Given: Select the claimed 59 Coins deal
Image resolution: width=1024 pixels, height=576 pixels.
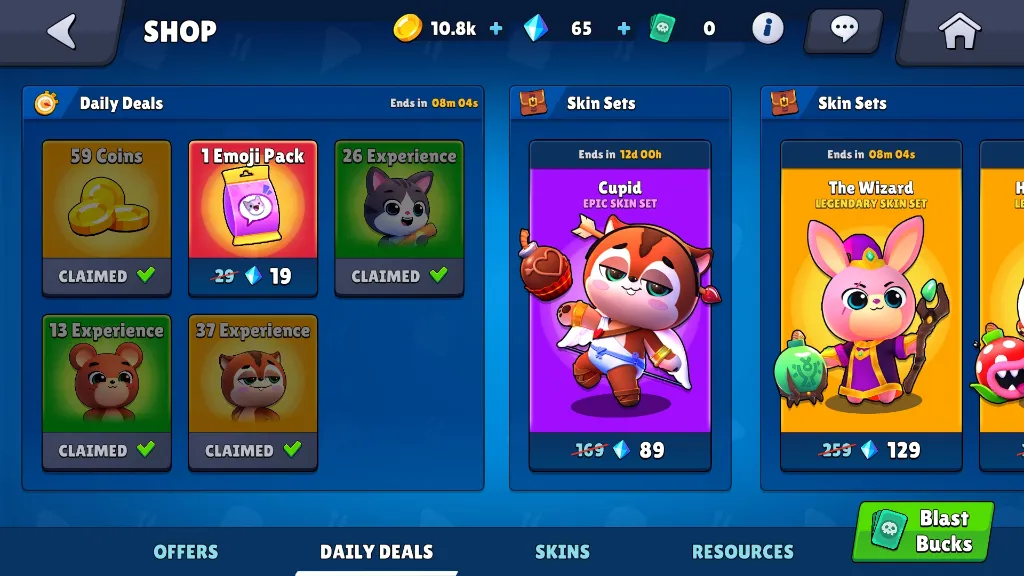Looking at the screenshot, I should coord(106,218).
